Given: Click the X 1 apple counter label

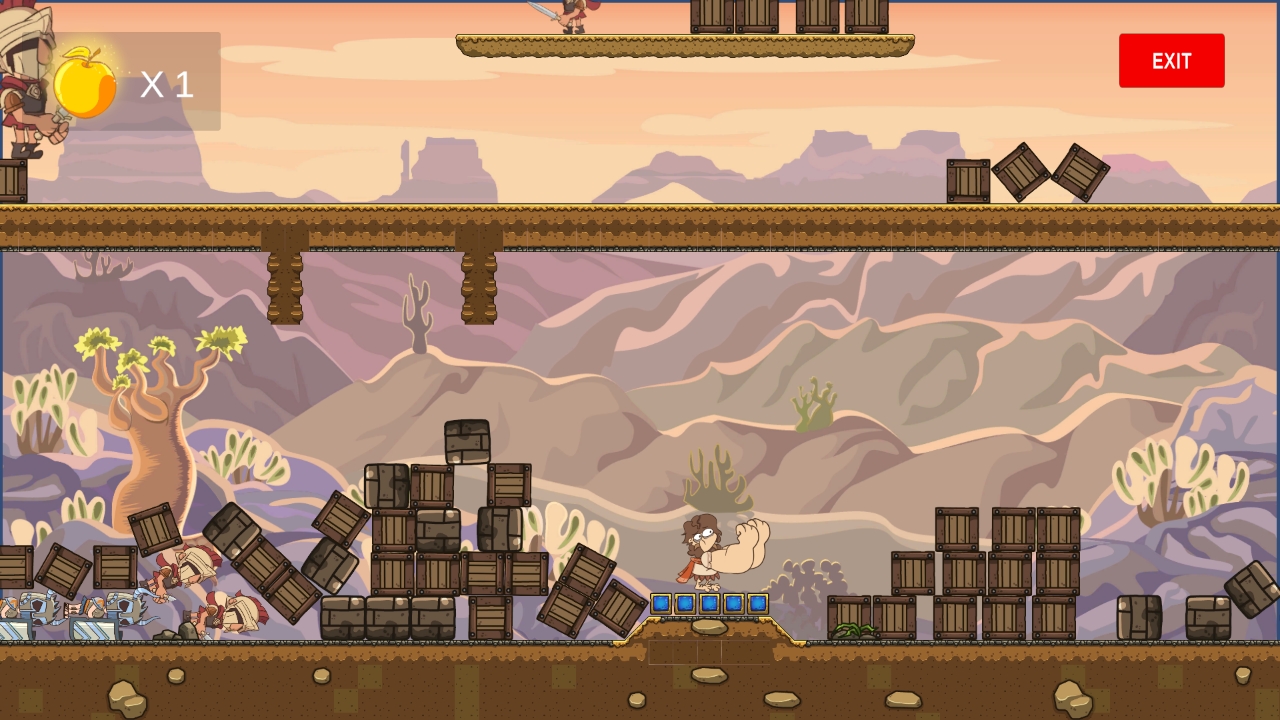Looking at the screenshot, I should click(168, 85).
